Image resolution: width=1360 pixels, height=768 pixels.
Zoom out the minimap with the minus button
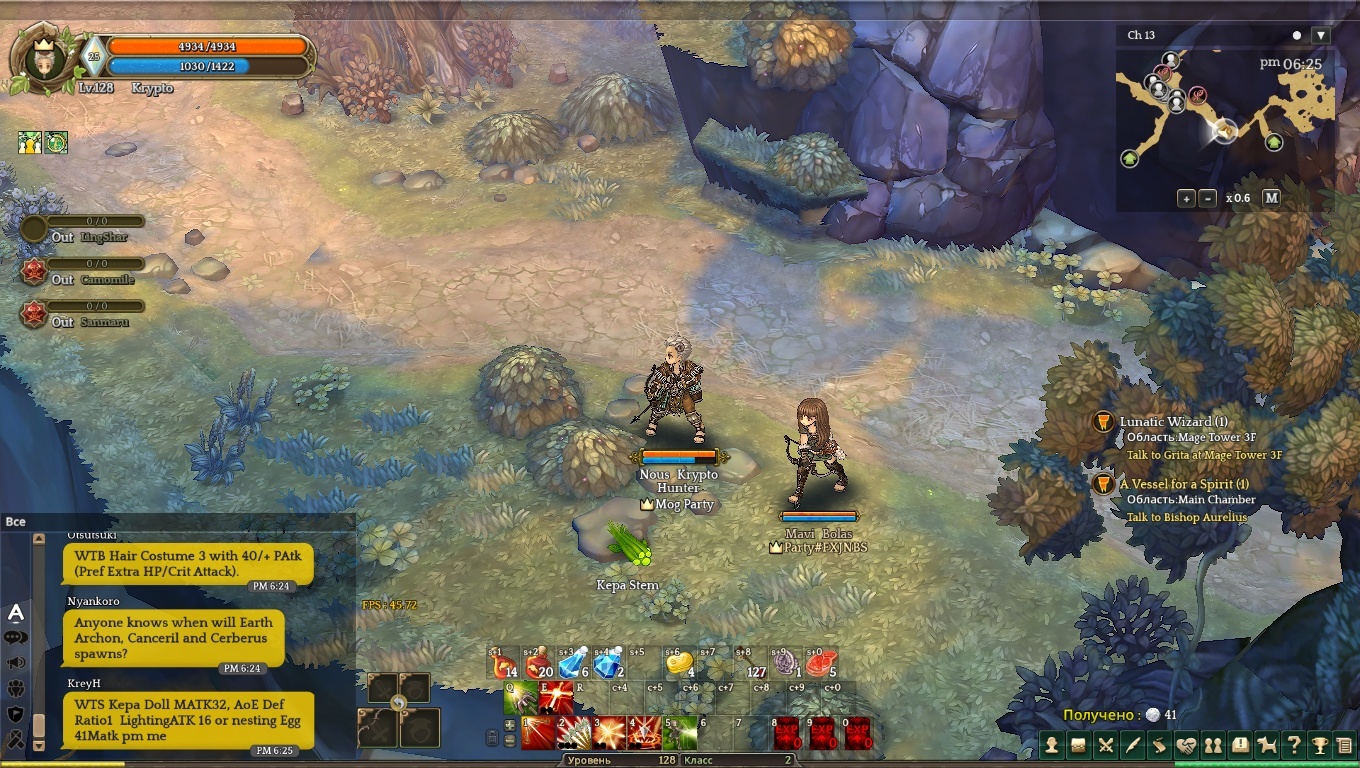[x=1208, y=198]
